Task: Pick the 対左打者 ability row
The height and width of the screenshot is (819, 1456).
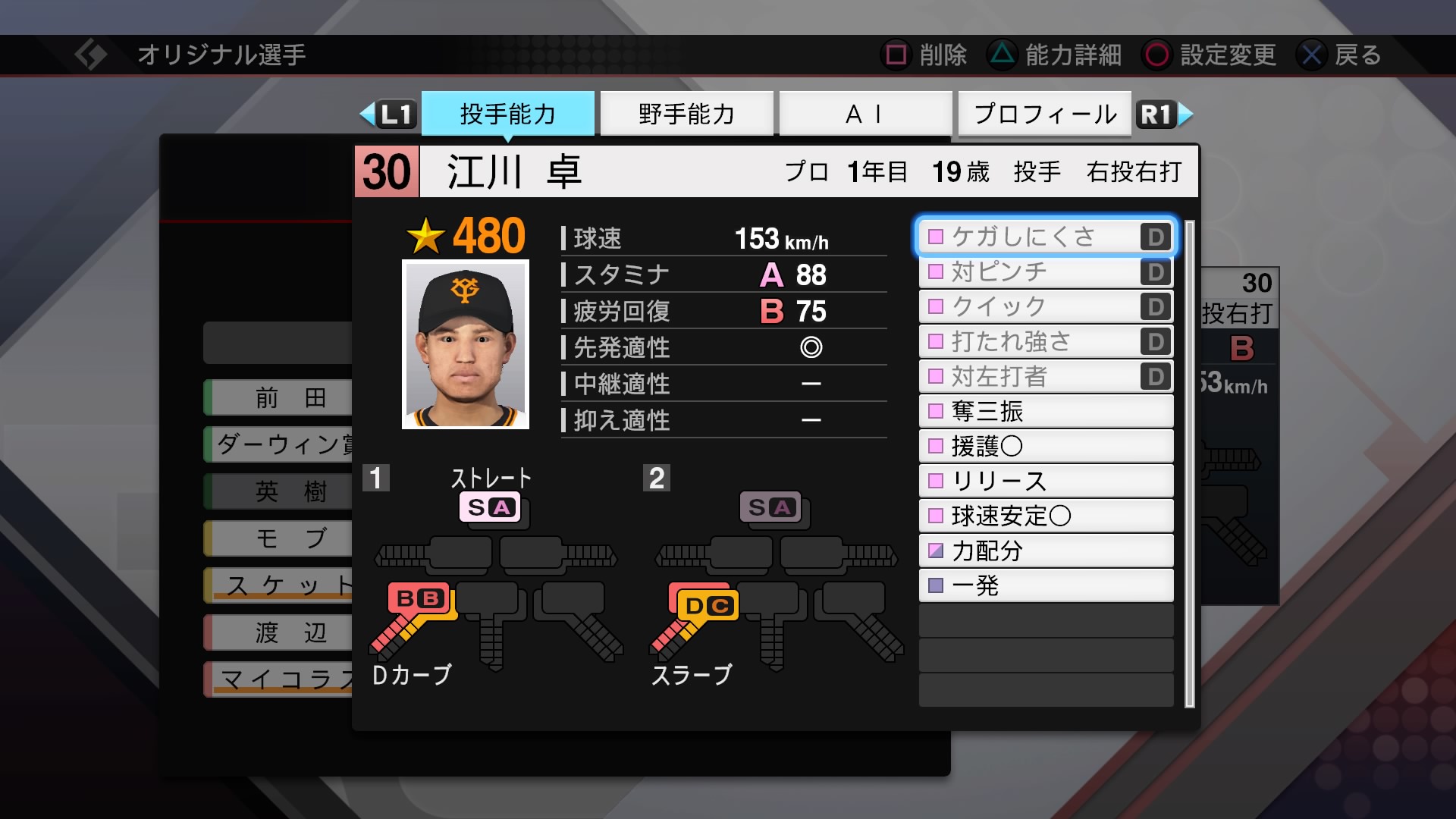Action: coord(1045,376)
